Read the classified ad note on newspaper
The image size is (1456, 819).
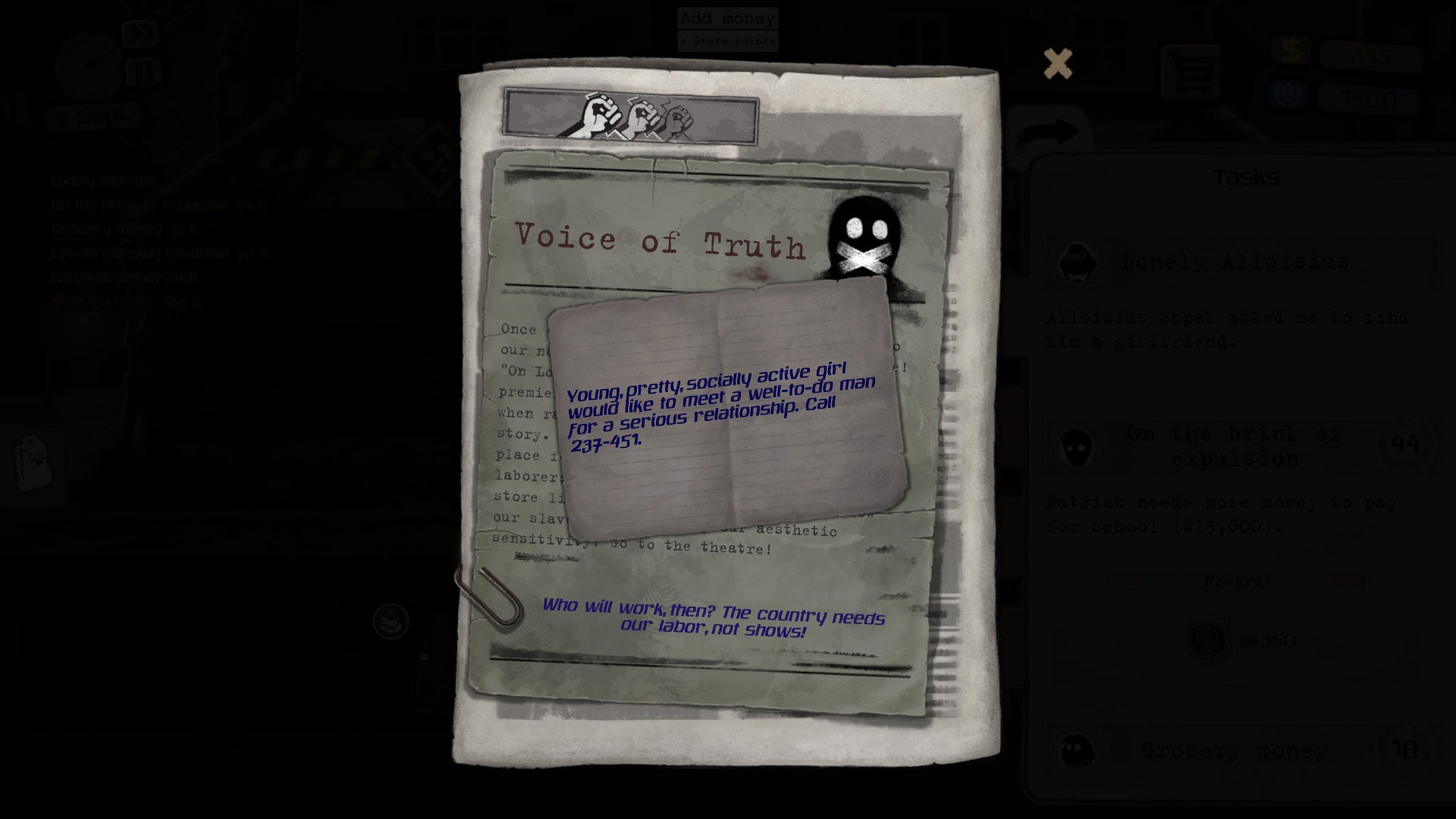click(726, 409)
